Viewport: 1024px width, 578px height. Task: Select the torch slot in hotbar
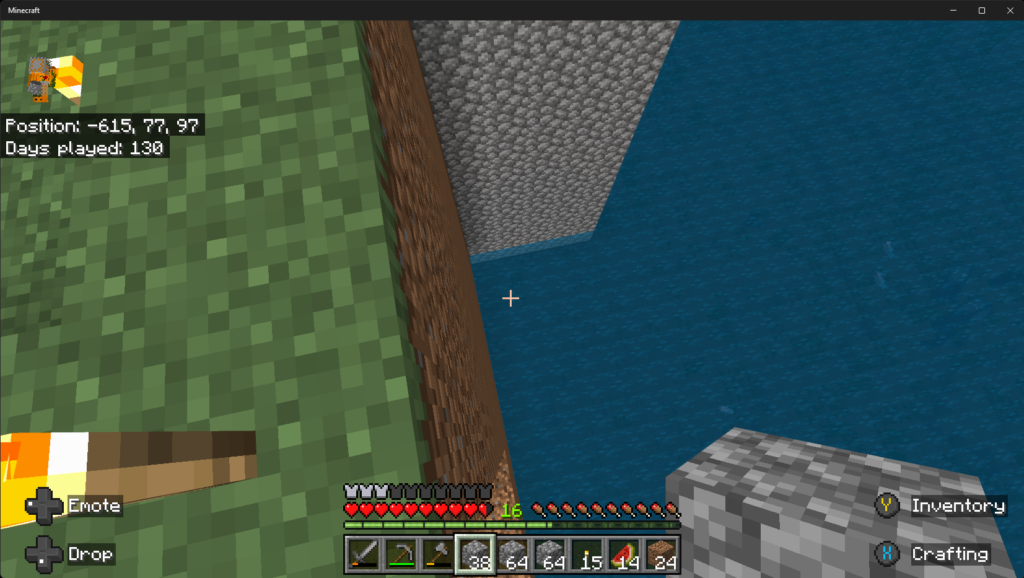(586, 554)
